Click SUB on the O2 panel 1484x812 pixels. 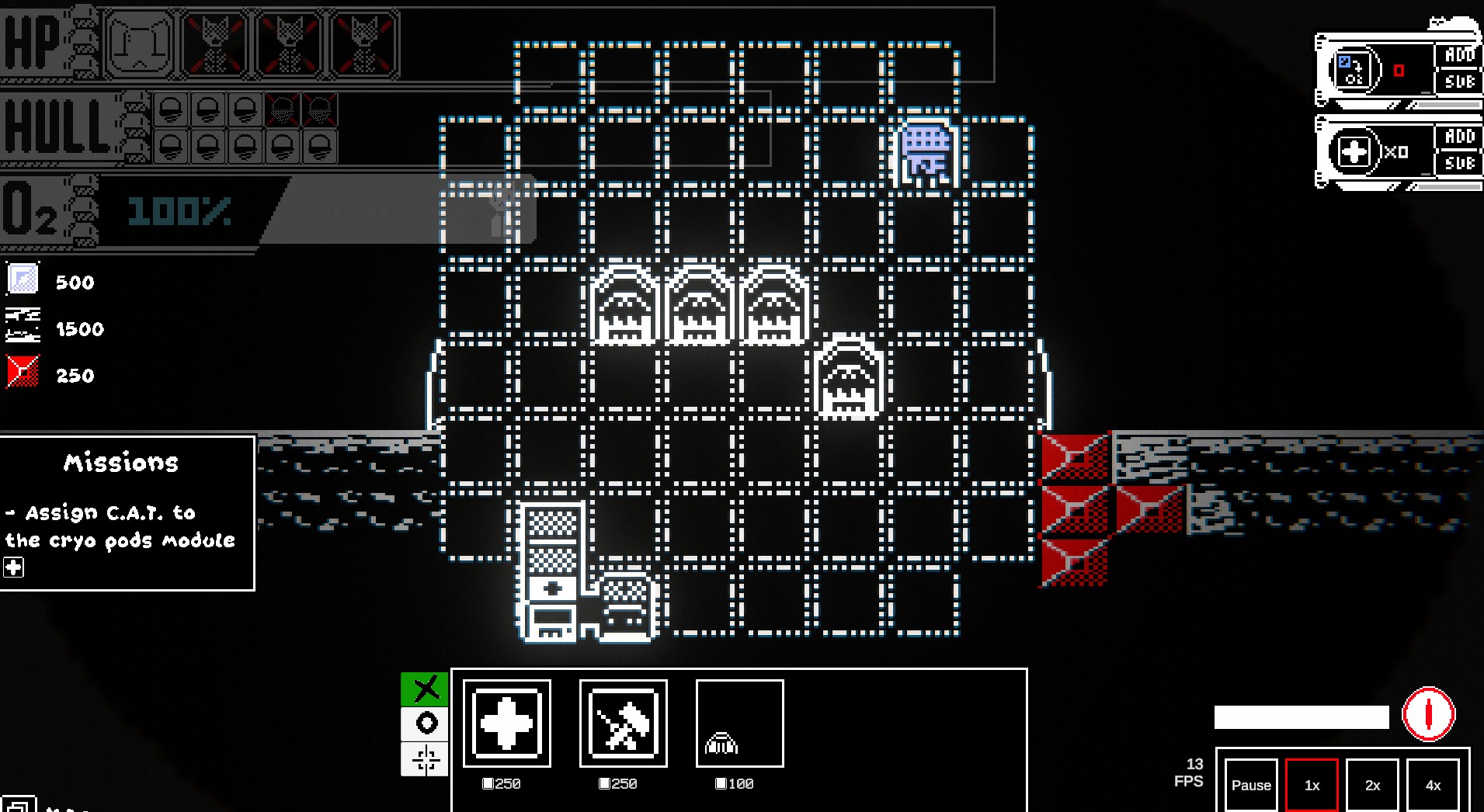pos(1458,82)
